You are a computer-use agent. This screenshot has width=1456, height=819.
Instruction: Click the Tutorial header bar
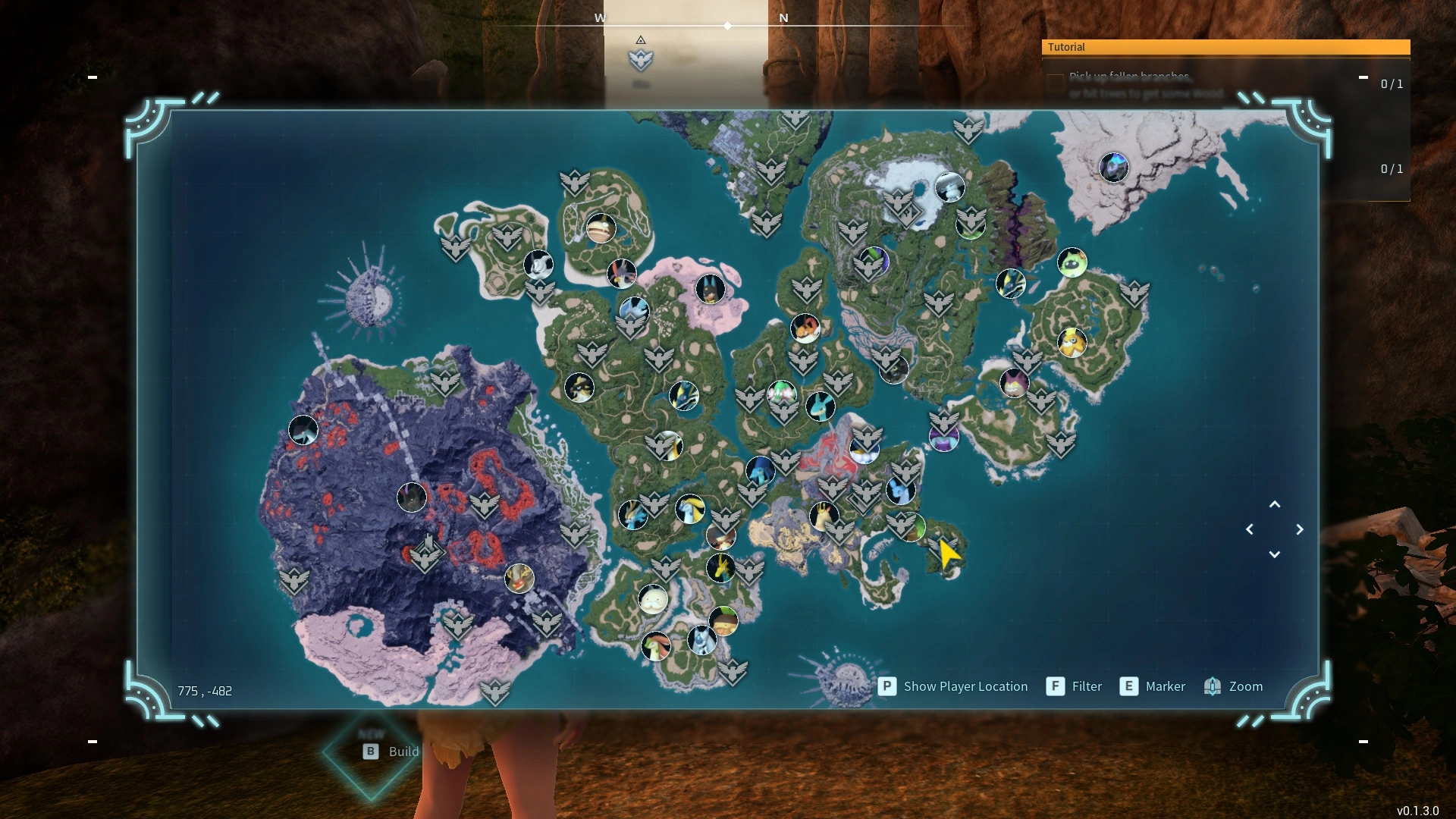1225,47
